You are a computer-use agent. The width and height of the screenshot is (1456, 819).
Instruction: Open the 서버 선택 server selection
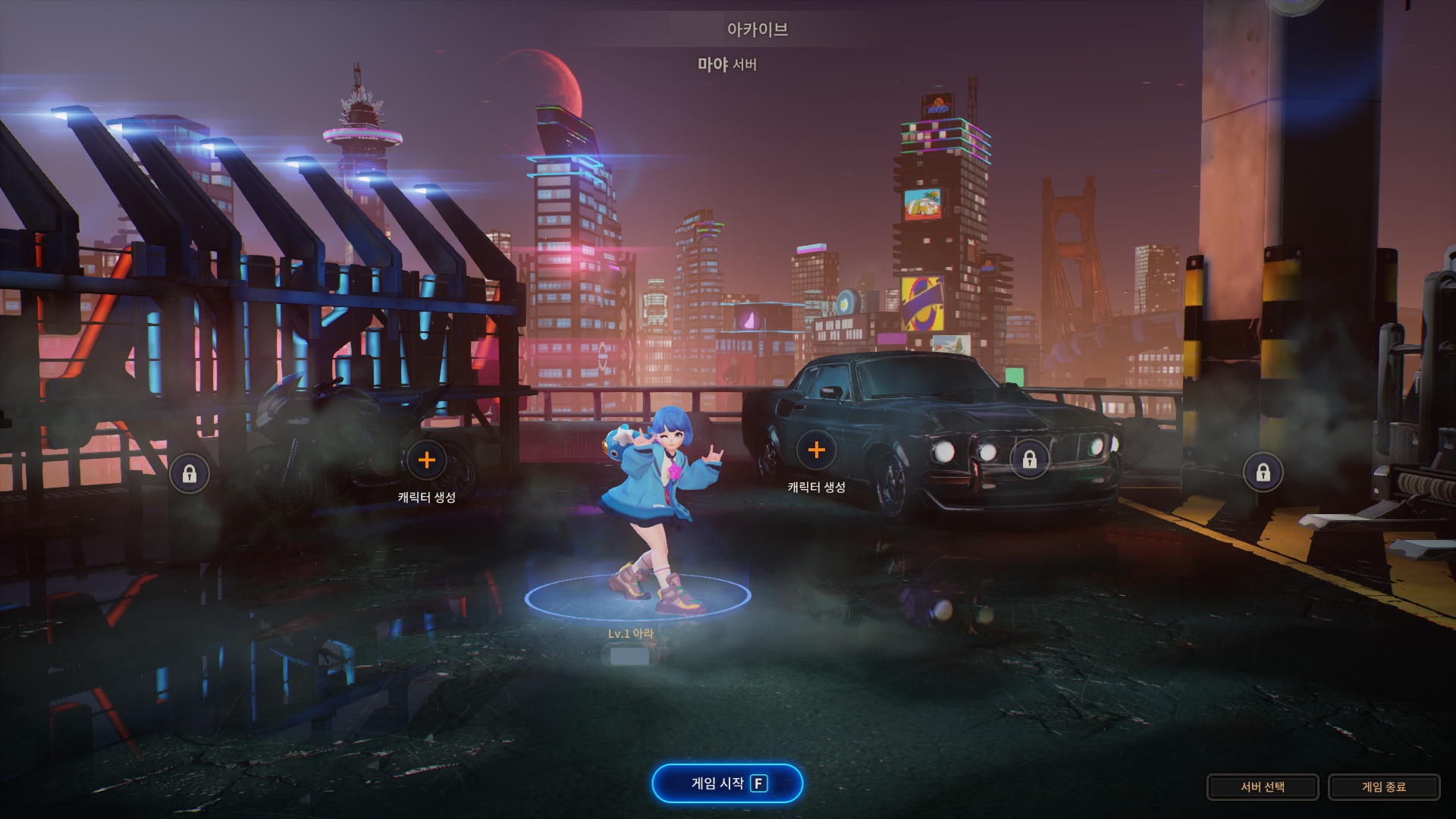(1262, 787)
